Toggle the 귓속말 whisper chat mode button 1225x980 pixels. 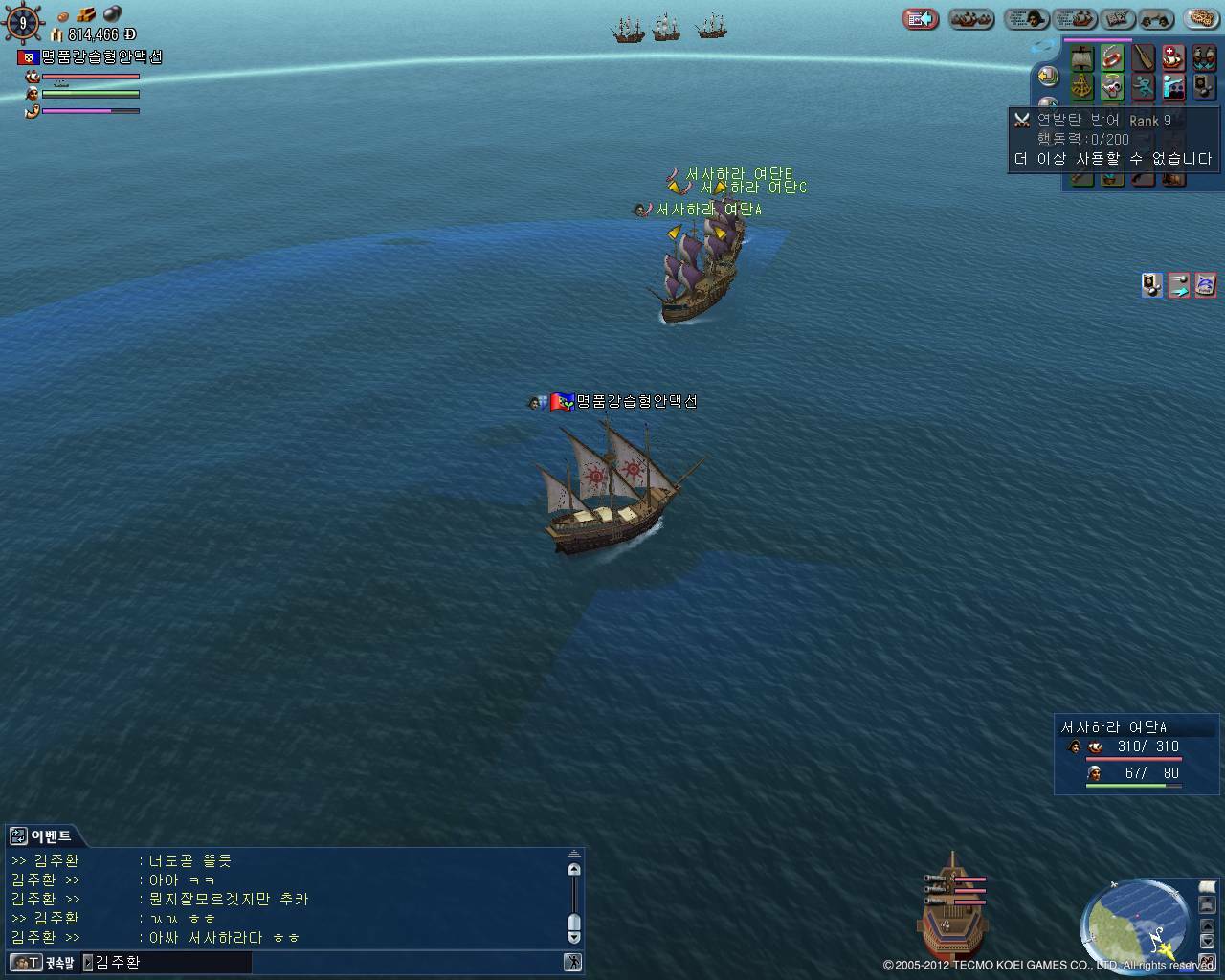(43, 962)
